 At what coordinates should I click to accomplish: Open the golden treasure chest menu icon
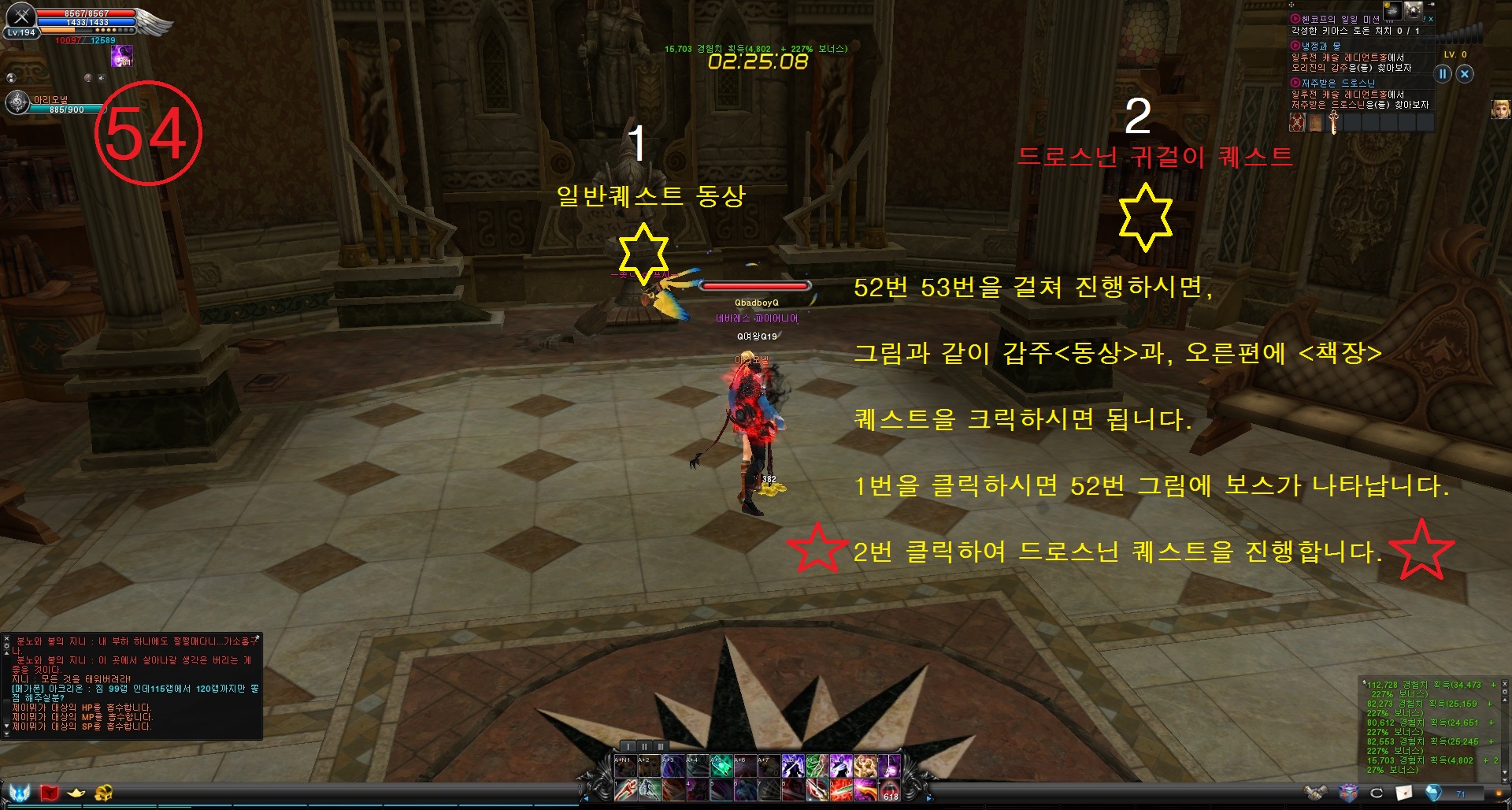[x=103, y=792]
